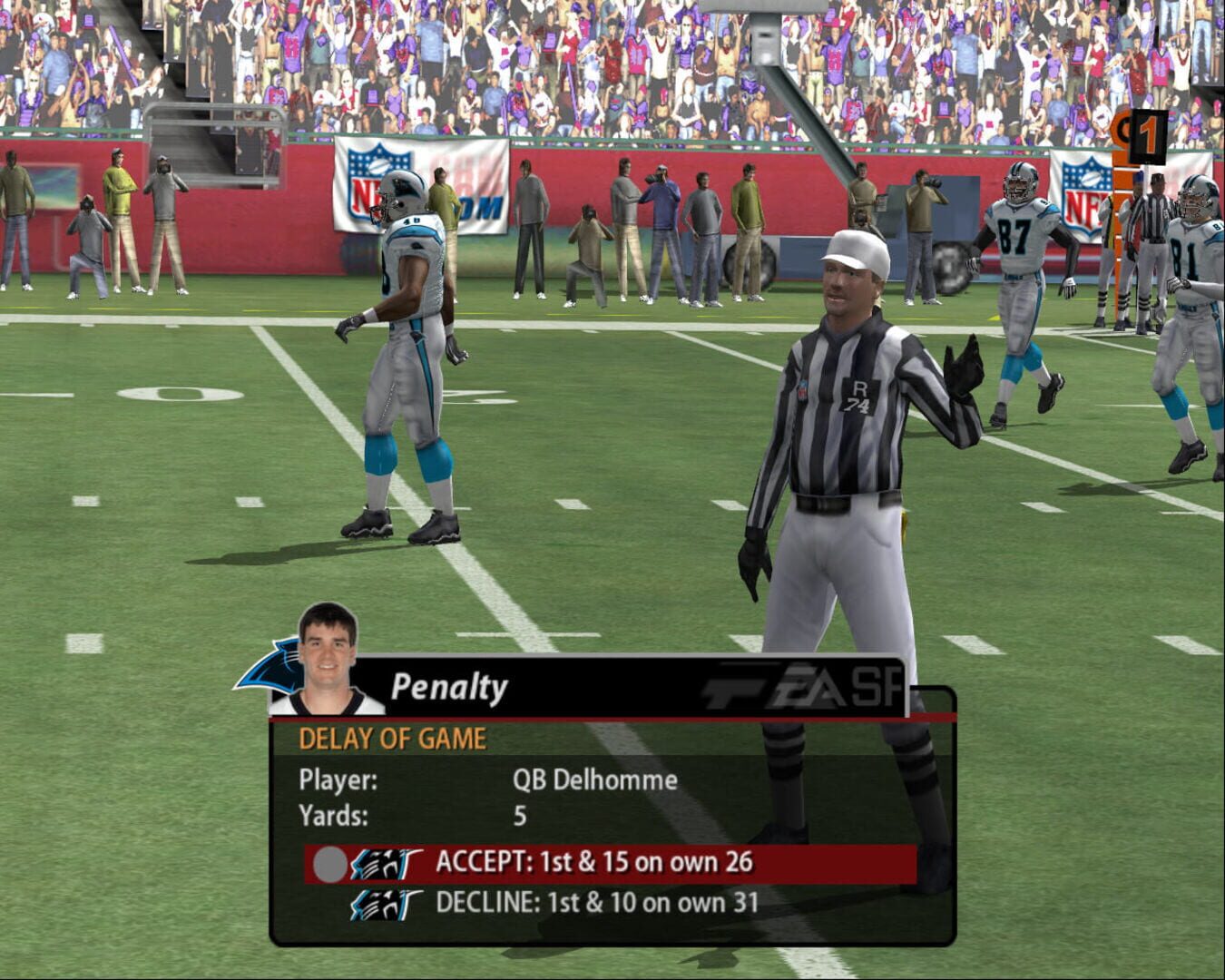The image size is (1225, 980).
Task: Click the referee's R 74 jersey emblem
Action: pyautogui.click(x=860, y=397)
